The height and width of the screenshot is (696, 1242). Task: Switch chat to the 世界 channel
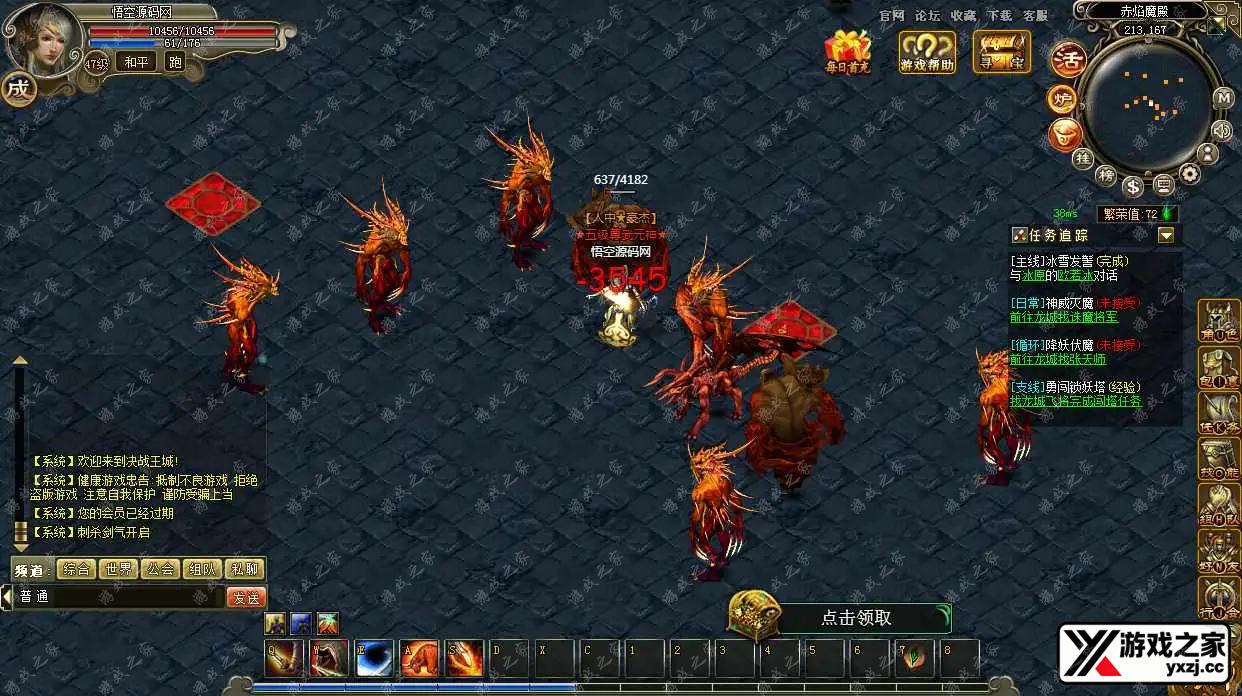(118, 569)
